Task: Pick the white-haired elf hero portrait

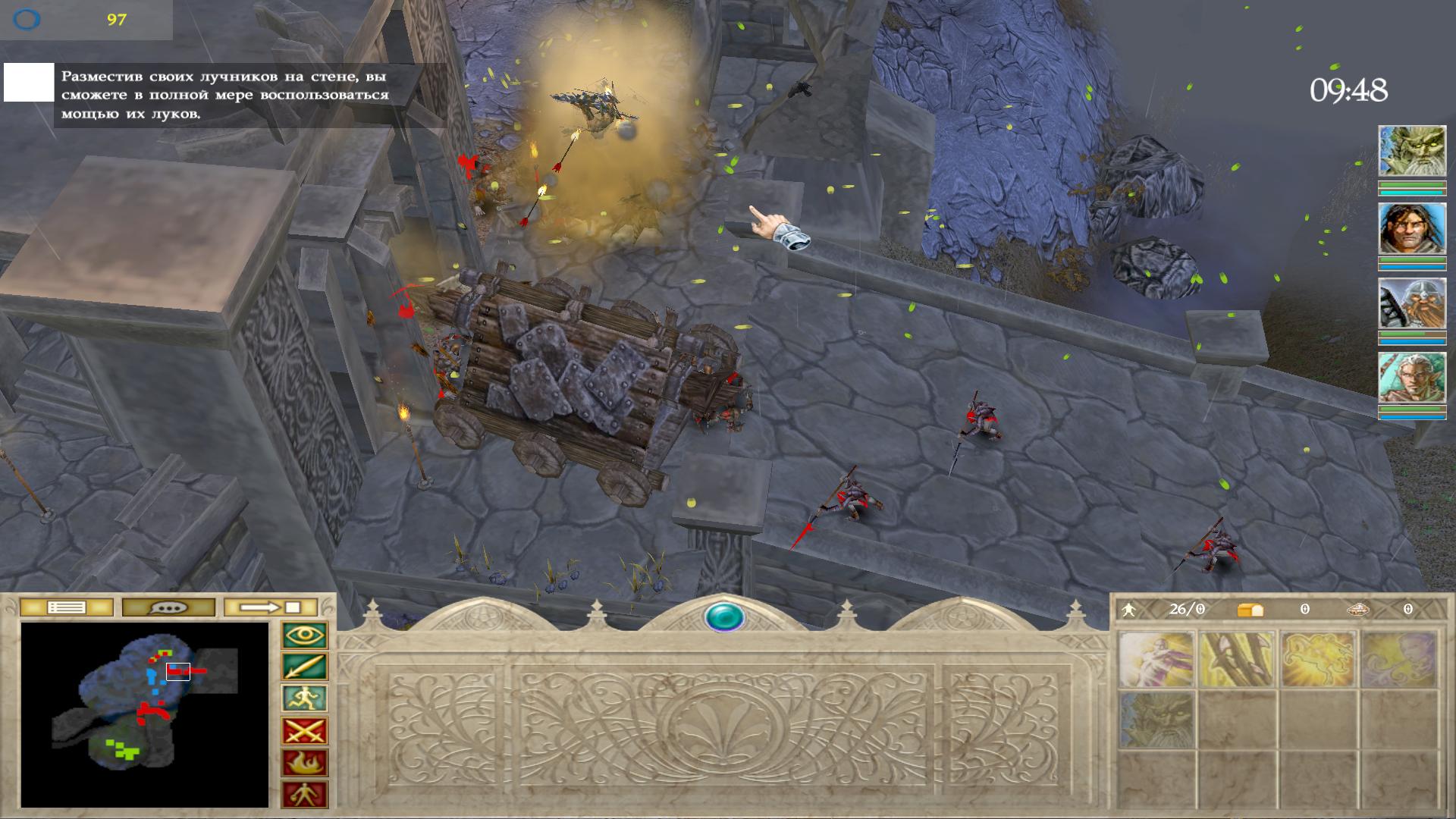Action: pyautogui.click(x=1411, y=378)
